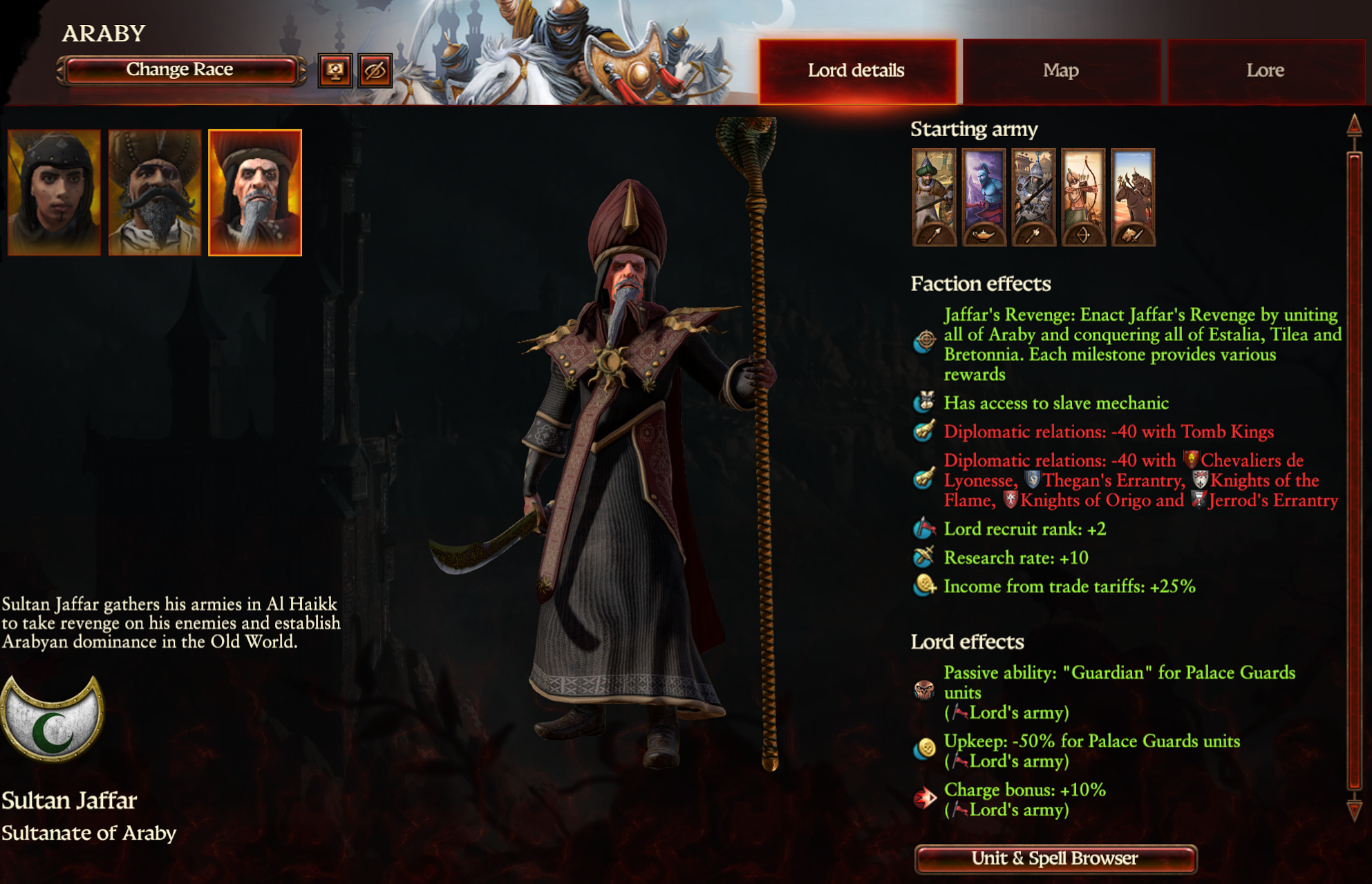
Task: Click the Charge bonus lord effect icon
Action: [x=924, y=793]
